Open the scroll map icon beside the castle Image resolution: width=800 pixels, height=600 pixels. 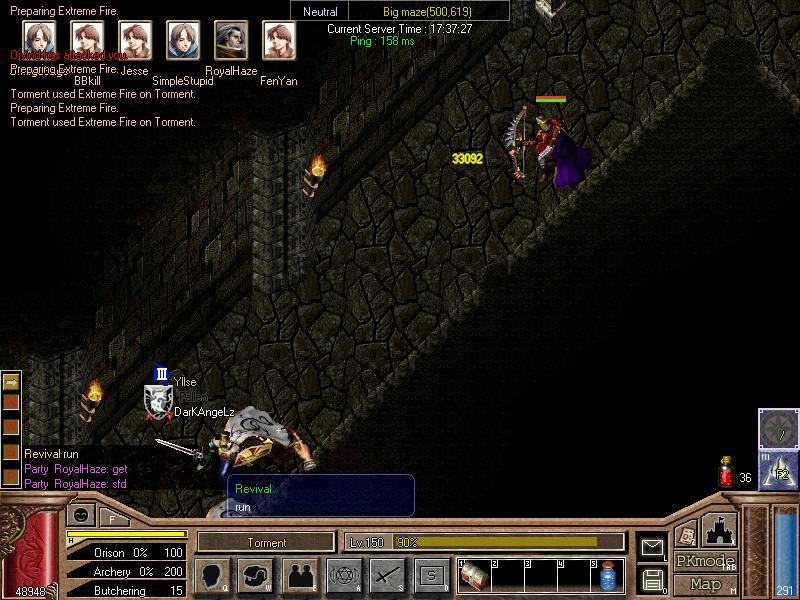[686, 534]
